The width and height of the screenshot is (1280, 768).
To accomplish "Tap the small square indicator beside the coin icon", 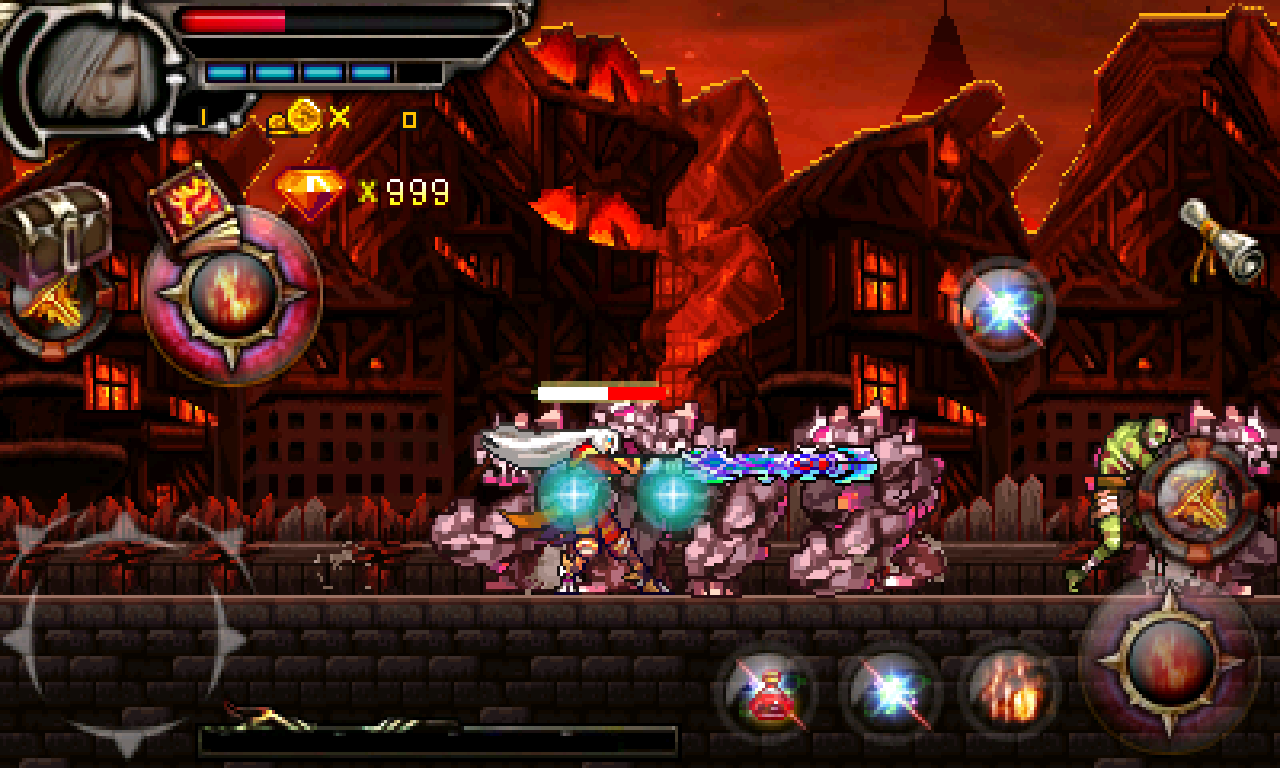I will [x=408, y=120].
